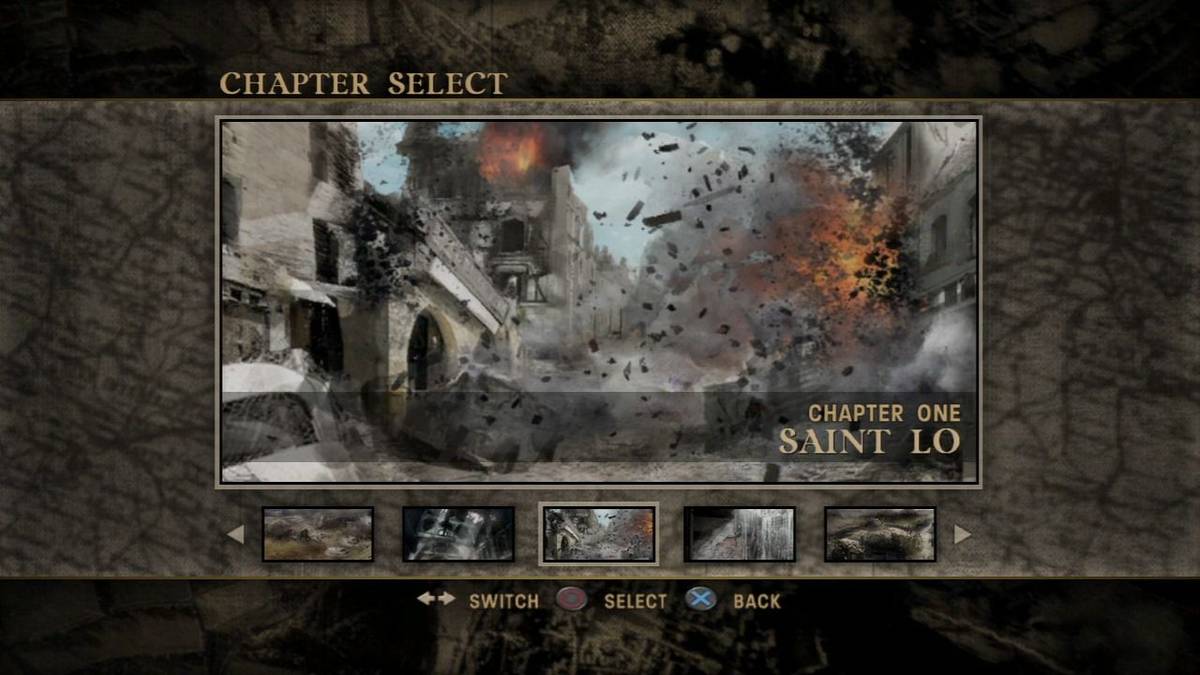Screen dimensions: 1200x675
Task: Choose the highlighted exploding street chapter thumbnail
Action: click(x=598, y=534)
